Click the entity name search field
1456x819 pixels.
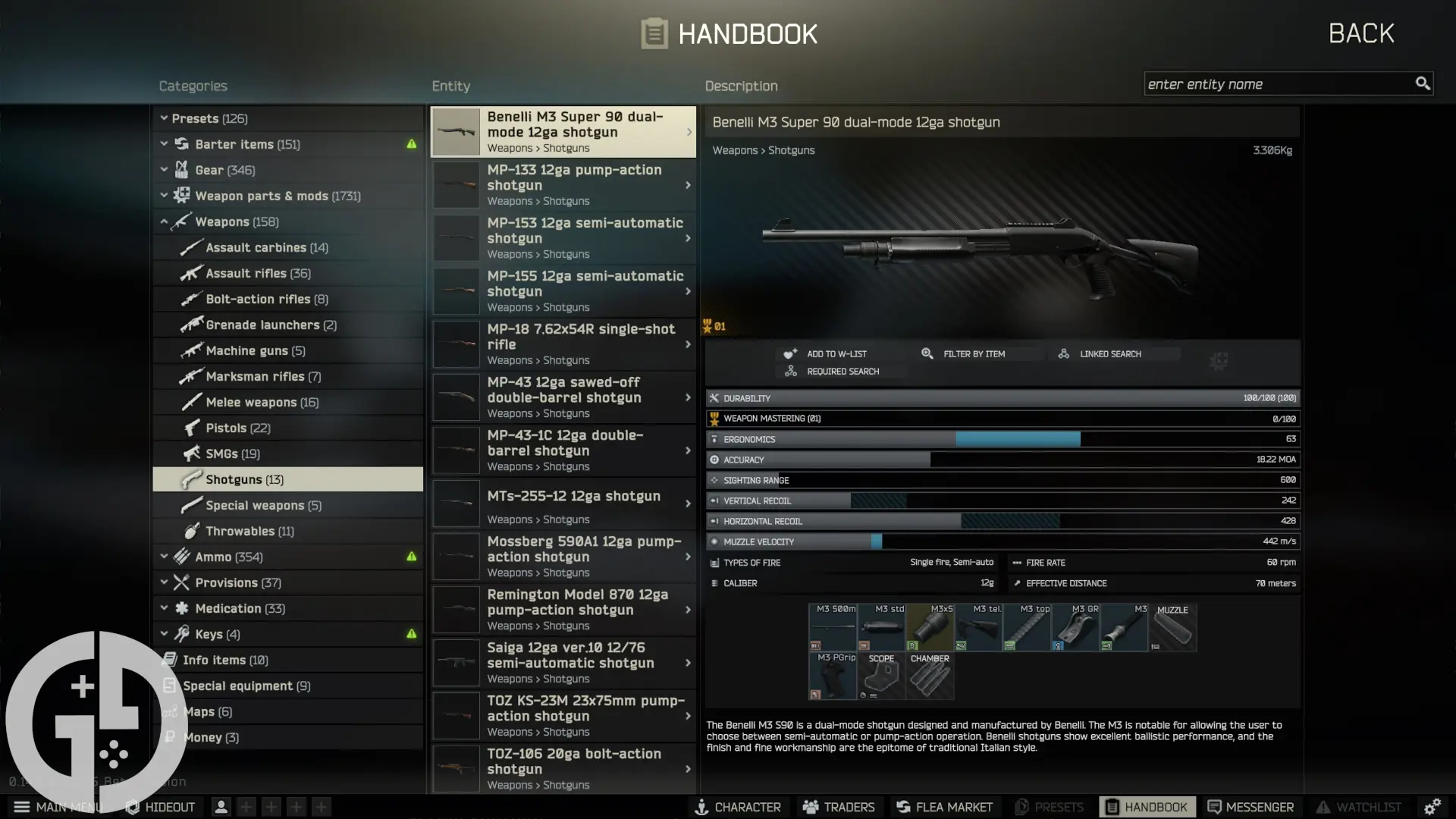point(1282,83)
